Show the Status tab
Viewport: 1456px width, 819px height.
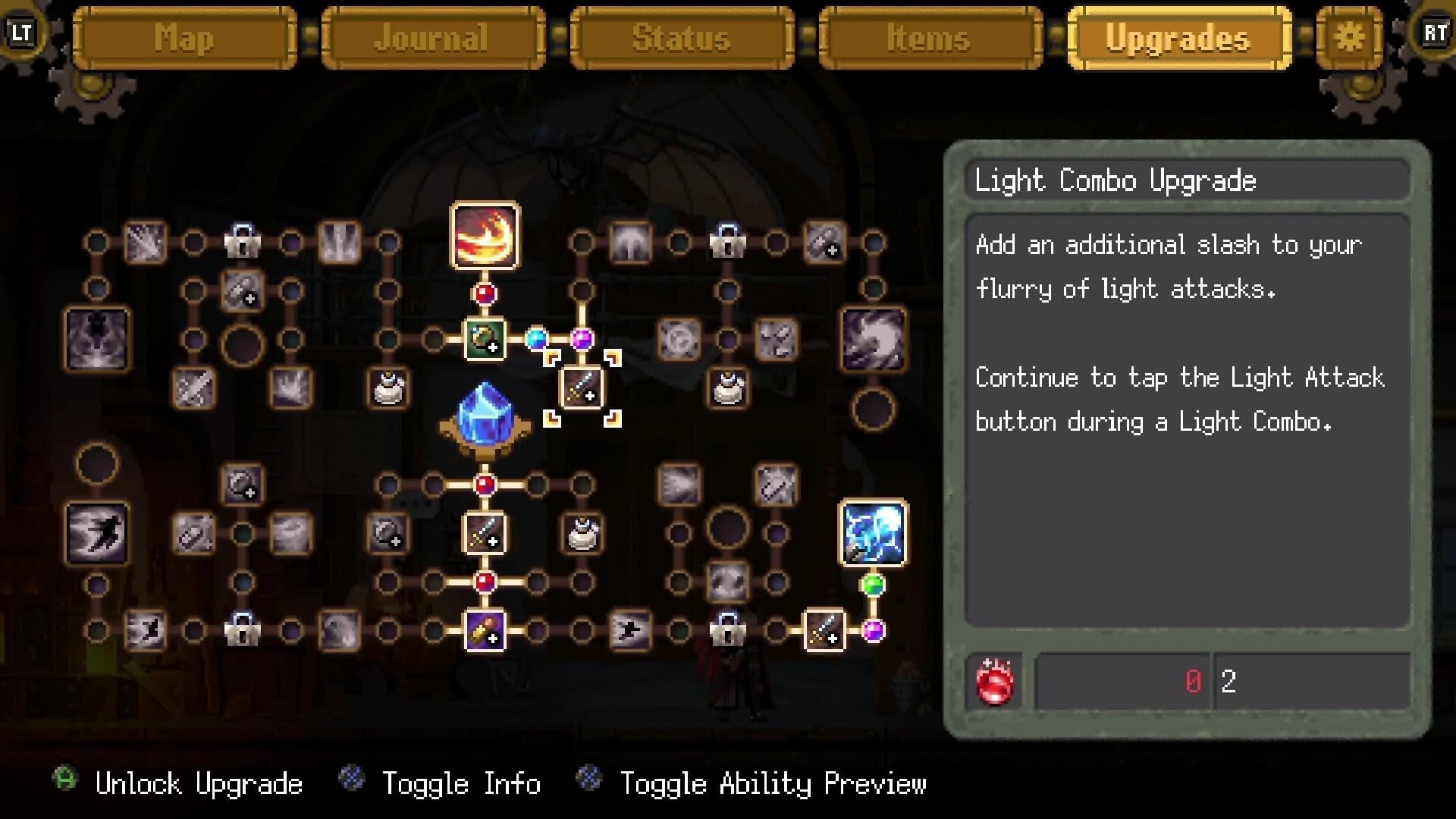click(681, 38)
